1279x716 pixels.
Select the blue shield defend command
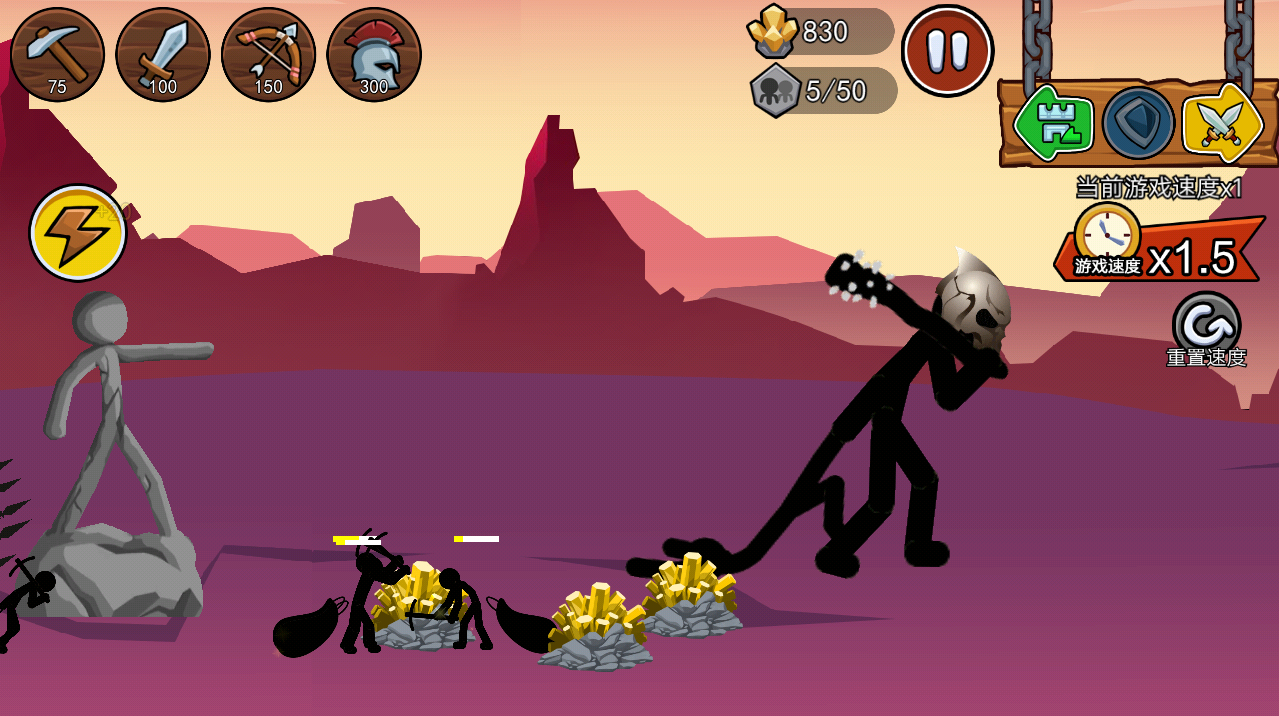(1138, 124)
